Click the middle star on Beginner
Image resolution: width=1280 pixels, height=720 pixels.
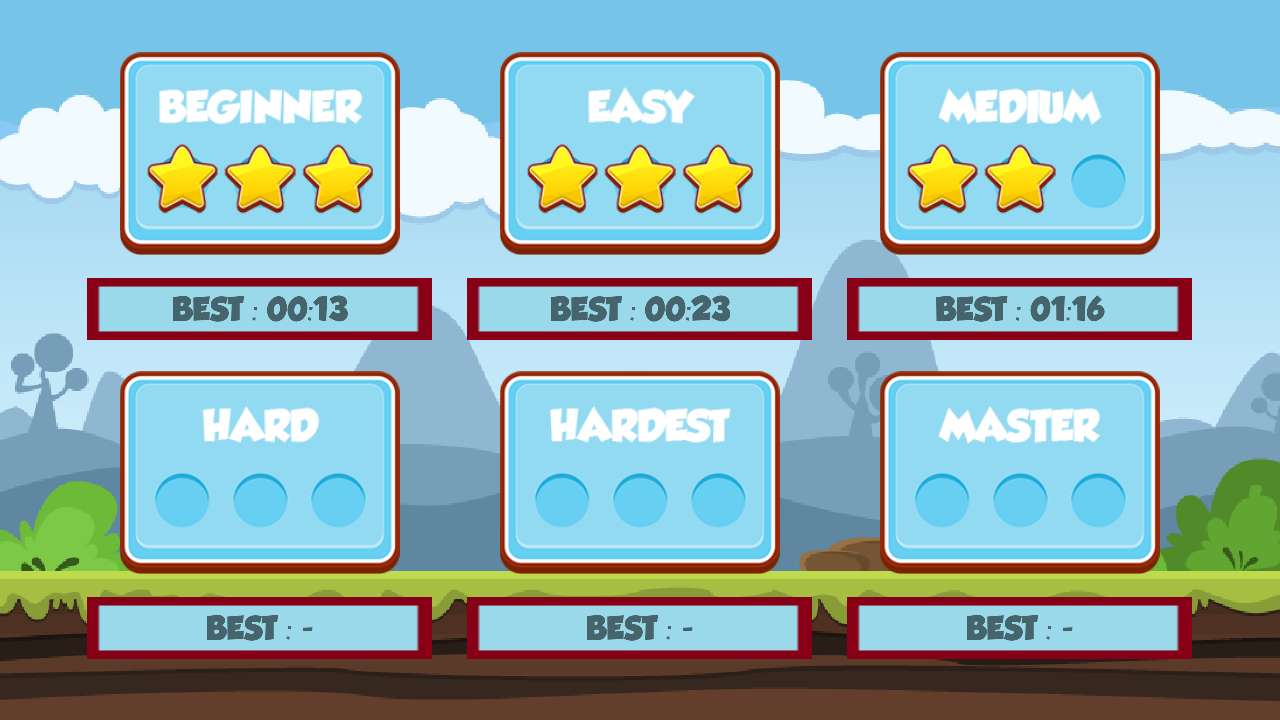pos(260,180)
